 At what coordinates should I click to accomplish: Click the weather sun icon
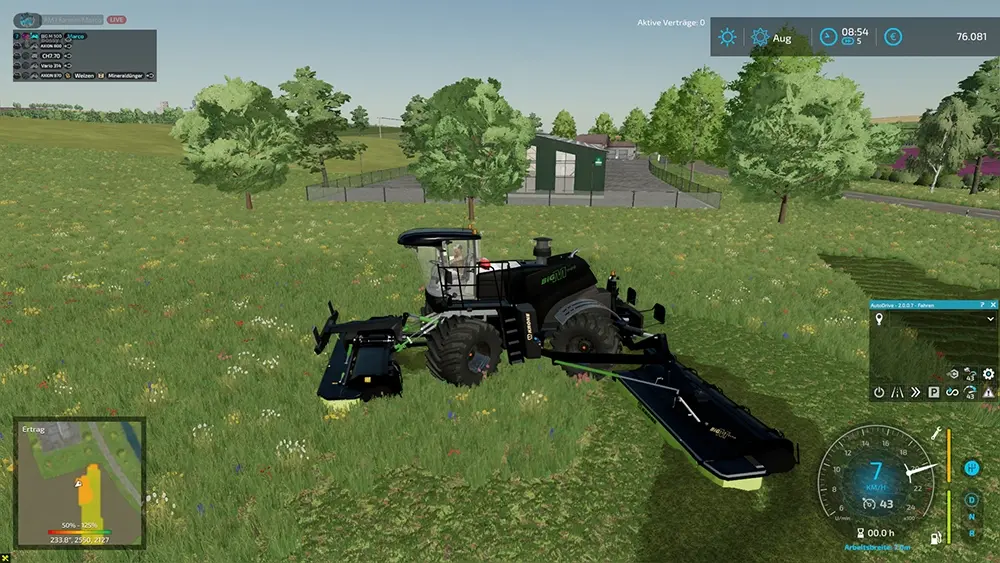pyautogui.click(x=727, y=37)
